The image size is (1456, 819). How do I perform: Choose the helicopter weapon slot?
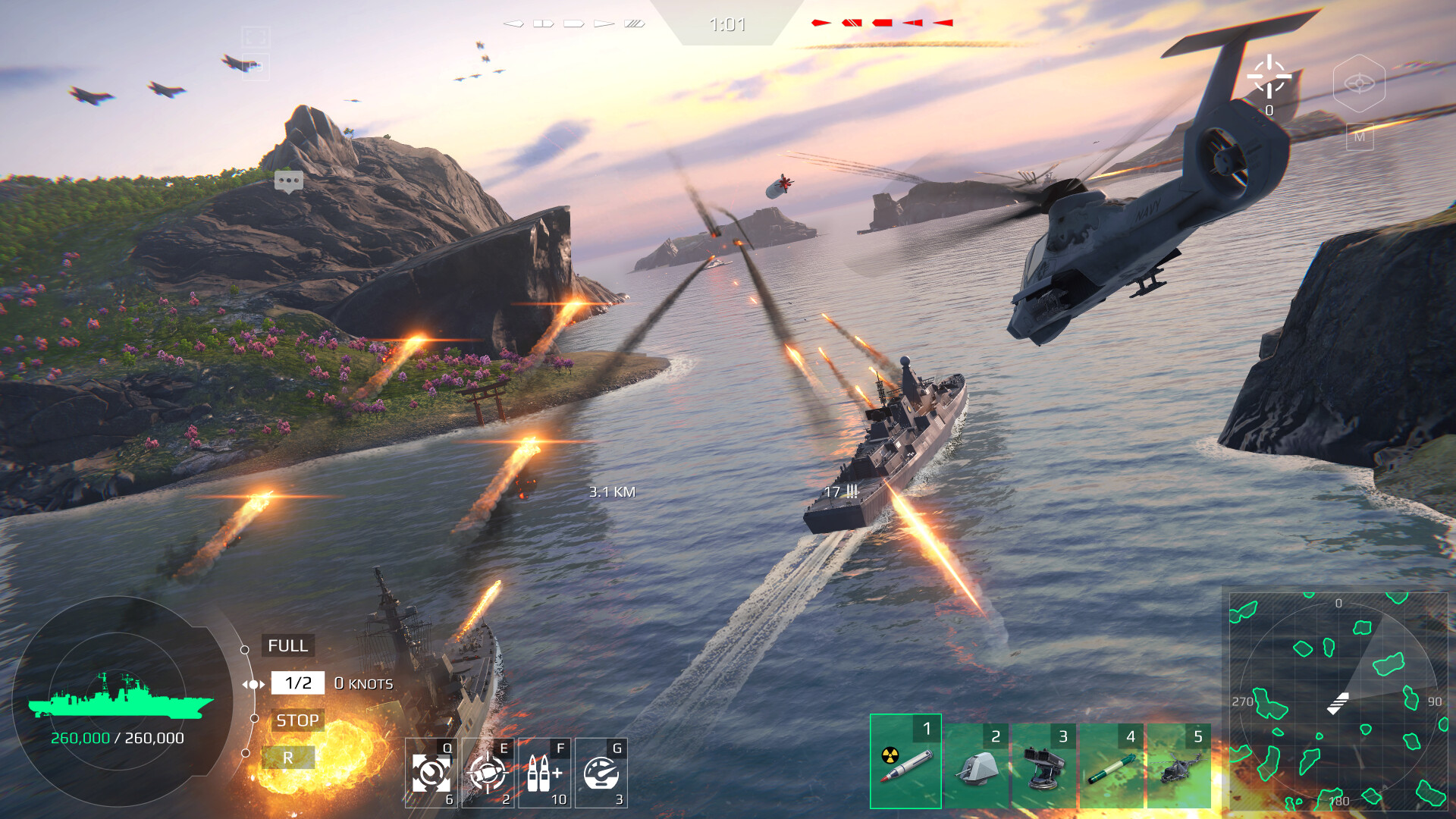[1179, 766]
